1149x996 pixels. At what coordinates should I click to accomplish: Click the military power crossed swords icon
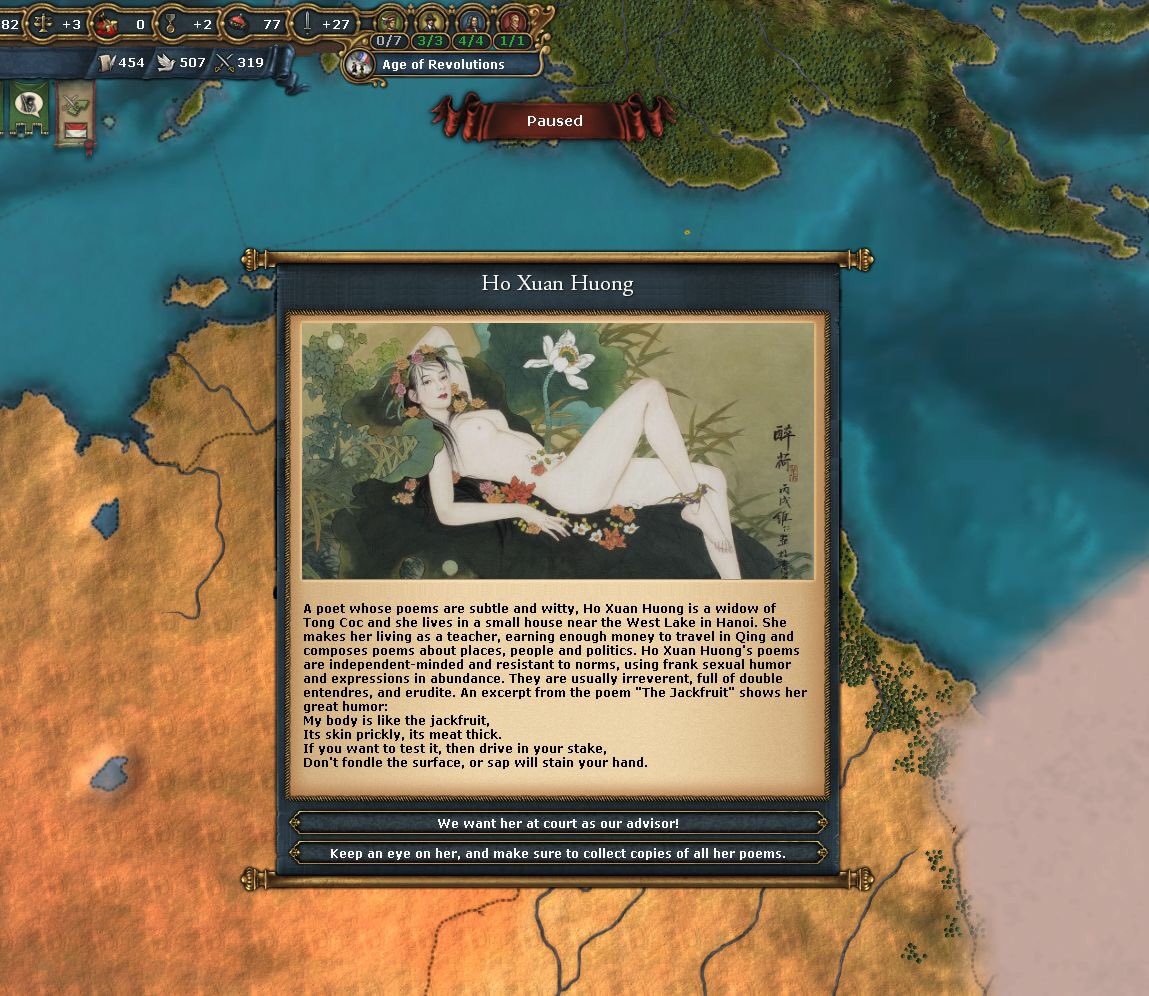click(225, 62)
